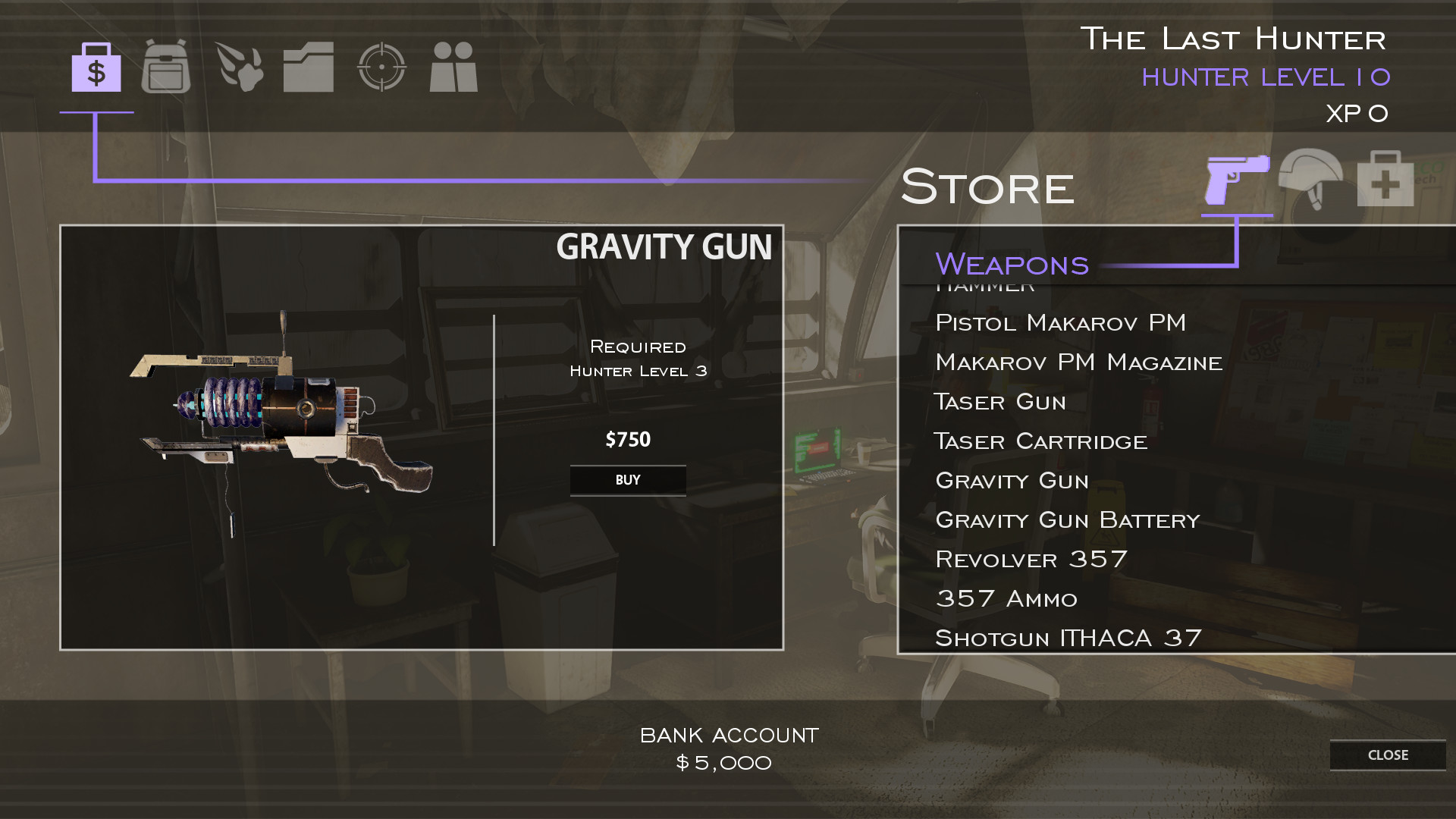
Task: Open the folder files tab
Action: (309, 67)
